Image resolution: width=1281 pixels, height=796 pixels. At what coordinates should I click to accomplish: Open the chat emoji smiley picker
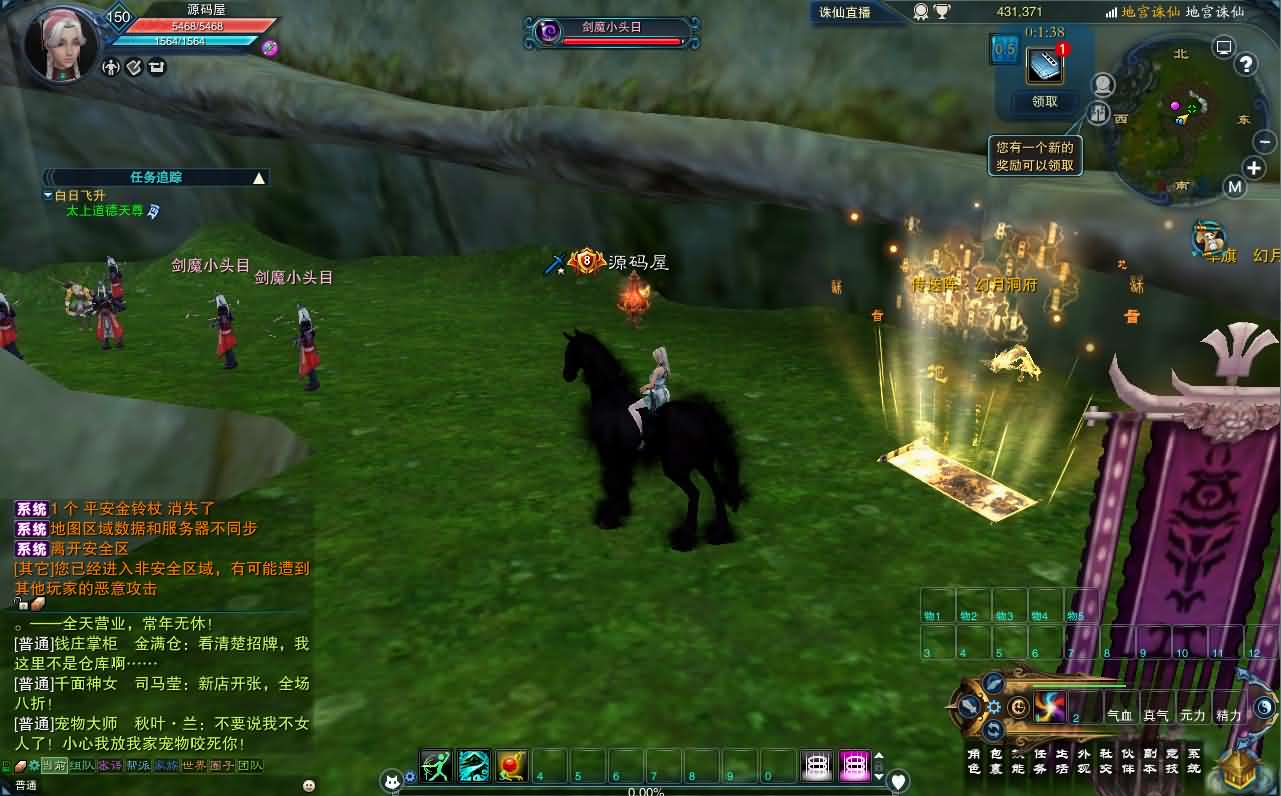308,786
